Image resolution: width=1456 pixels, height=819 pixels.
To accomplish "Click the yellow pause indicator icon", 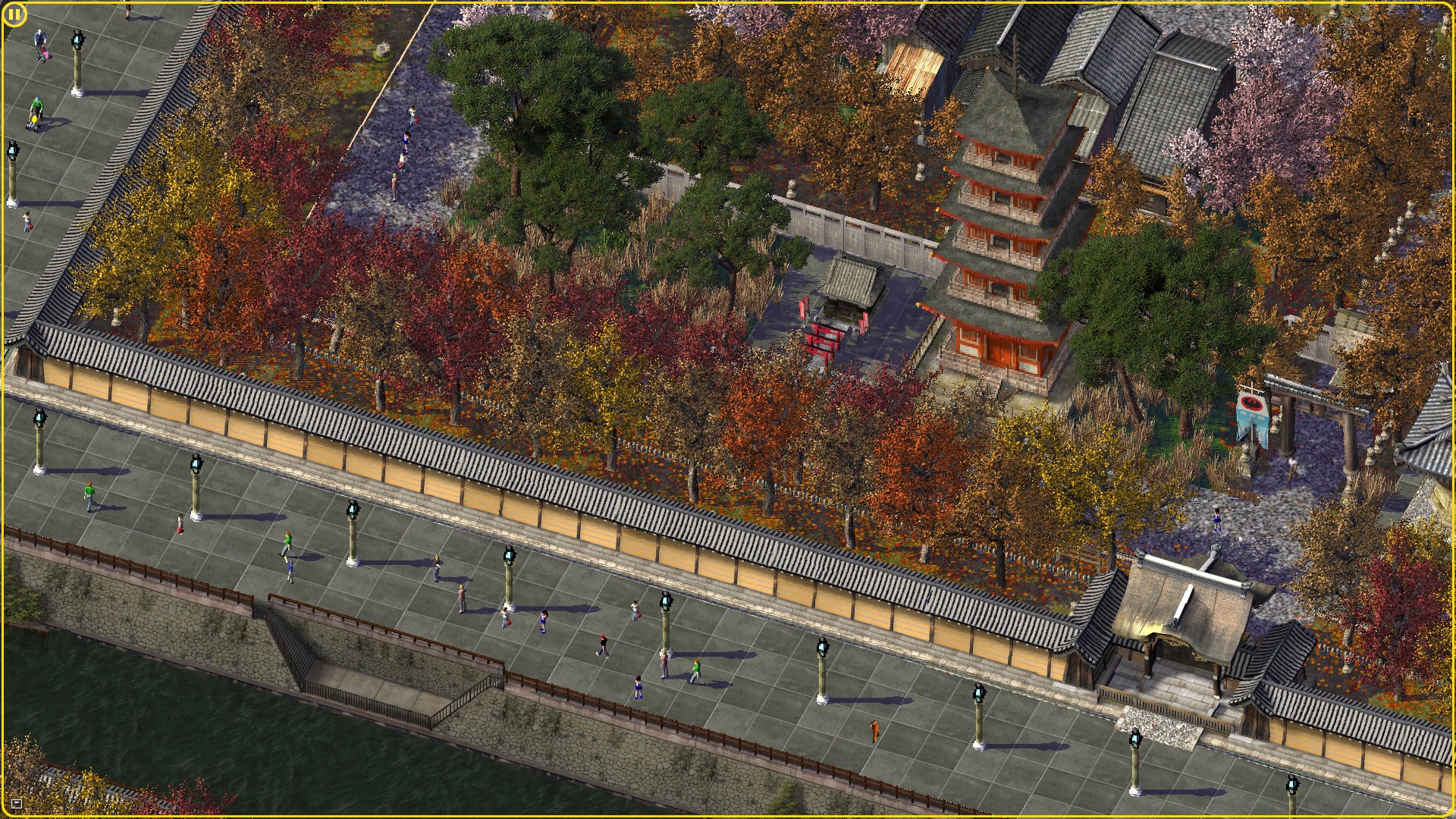I will click(x=14, y=14).
